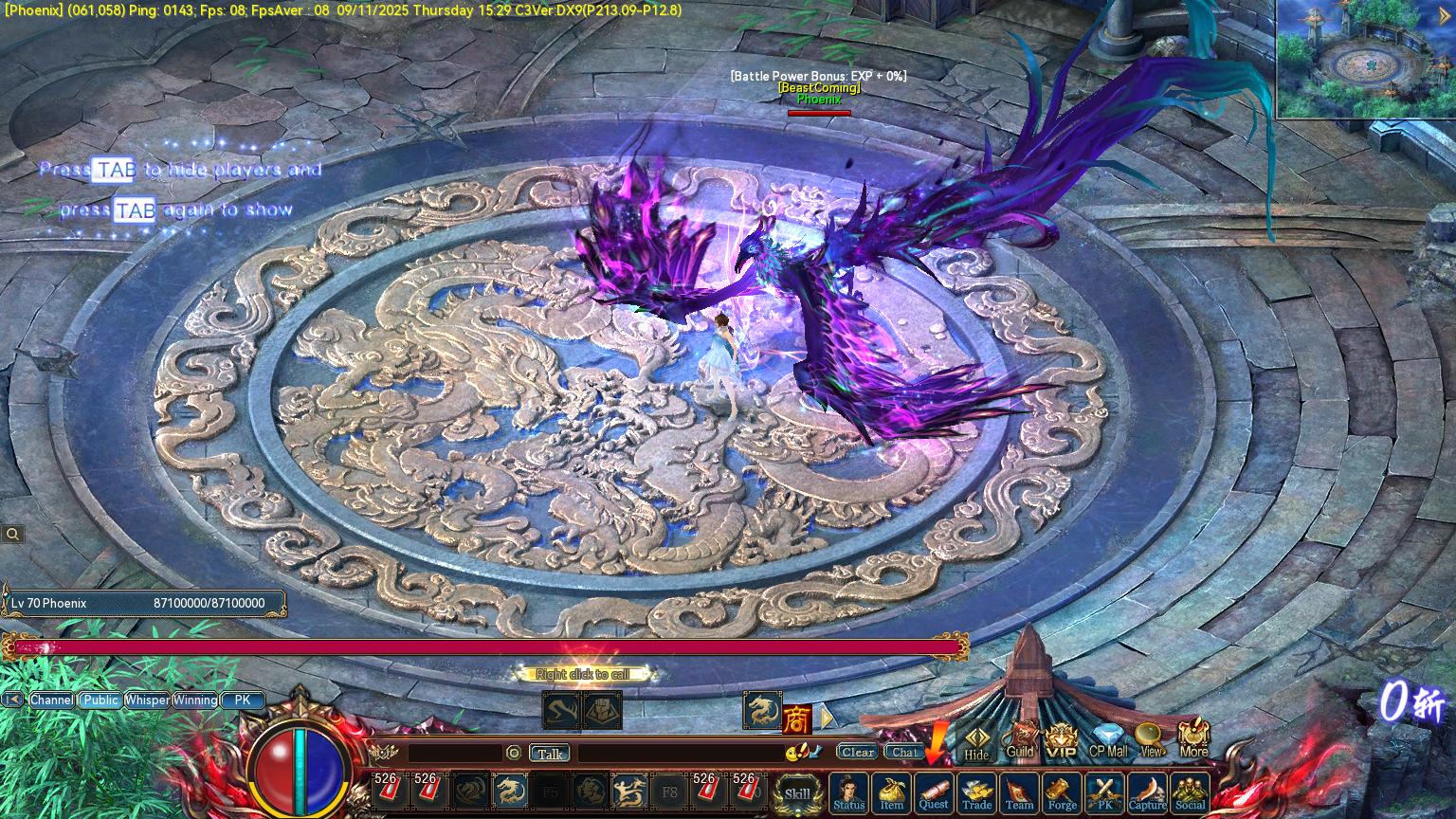Switch to the Winning chat tab
Viewport: 1456px width, 819px height.
[194, 700]
